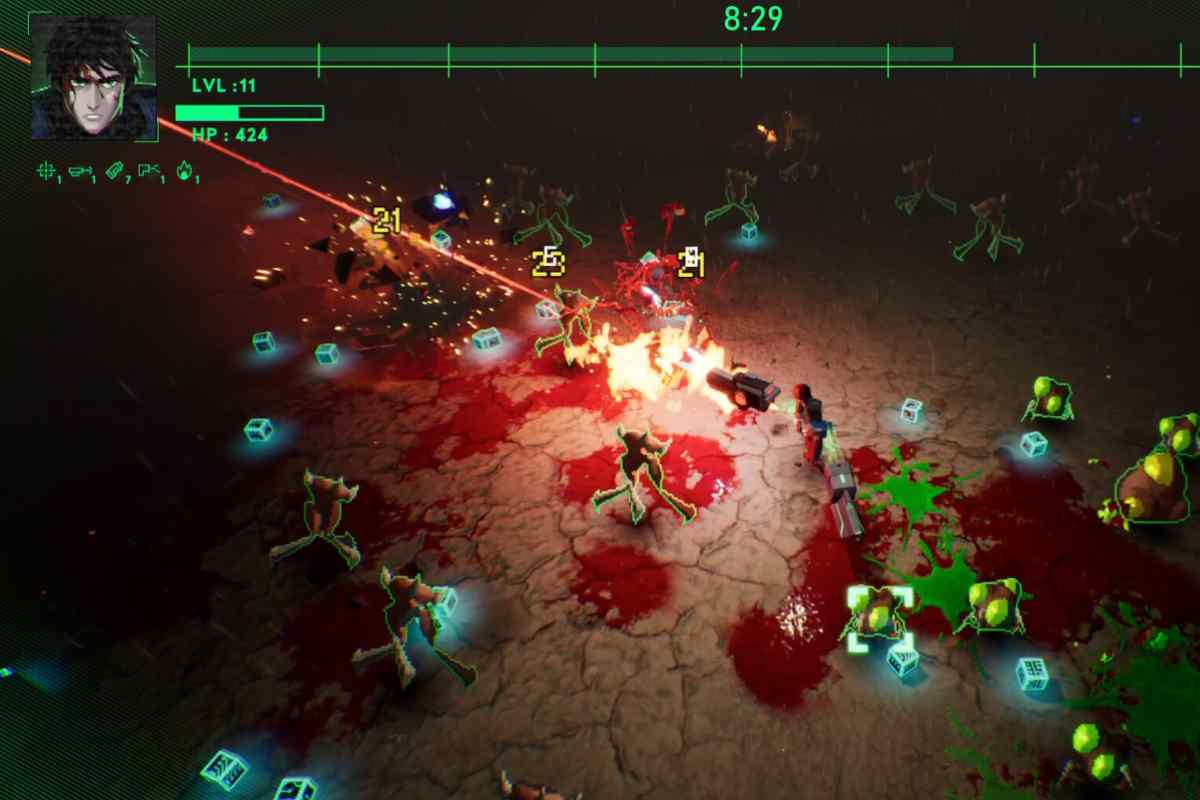Screen dimensions: 1200x800
Task: Select the crosshair upgrade icon
Action: coord(46,172)
